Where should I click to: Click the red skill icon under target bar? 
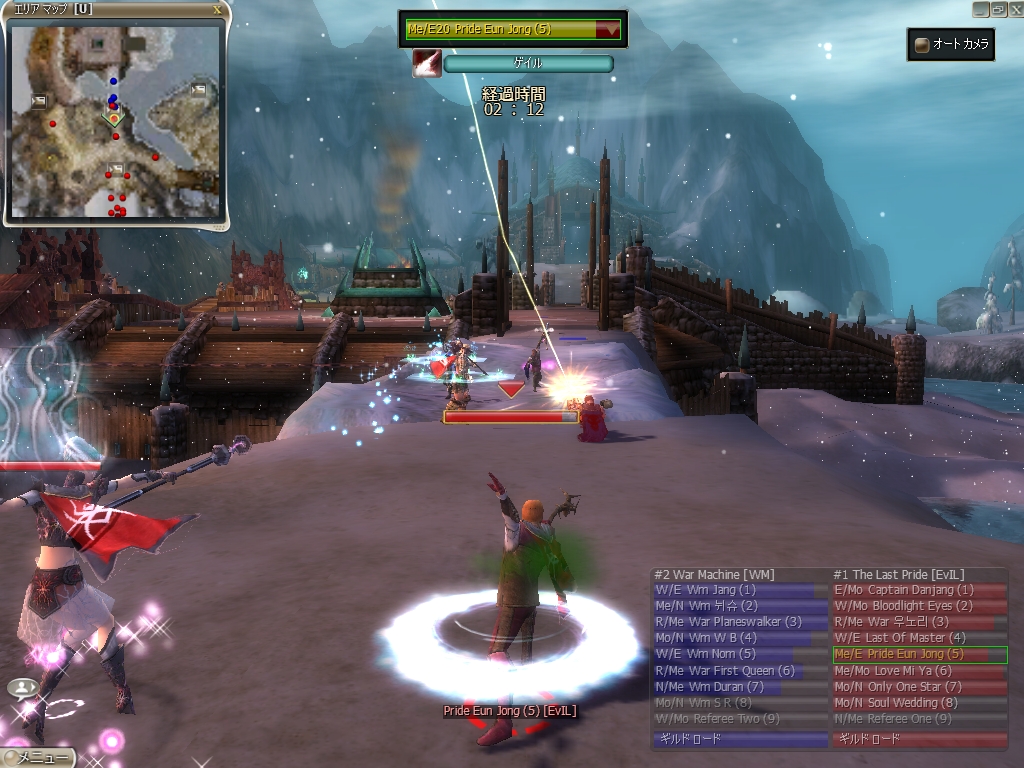click(x=427, y=64)
